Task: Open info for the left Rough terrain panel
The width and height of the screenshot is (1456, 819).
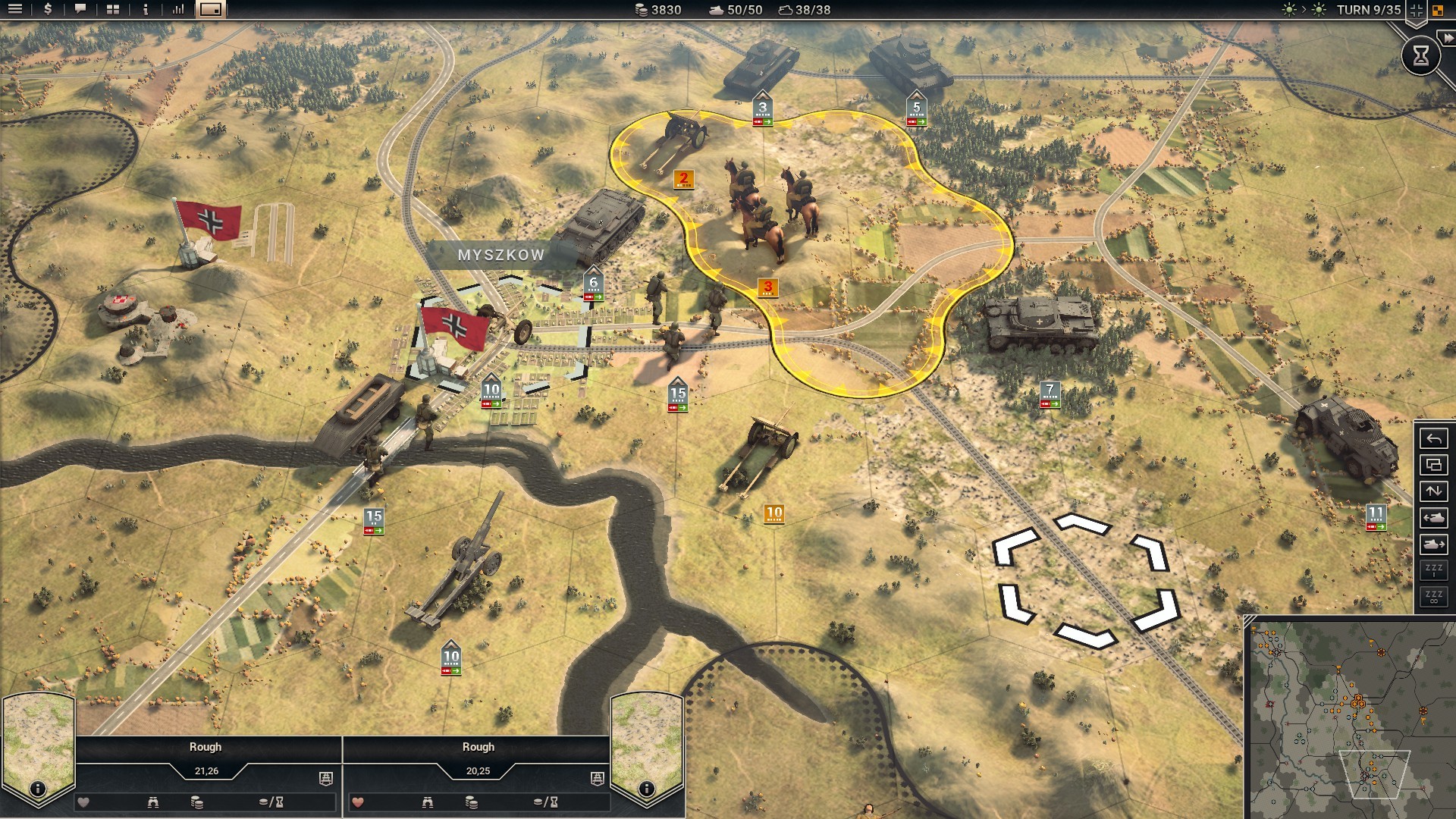Action: click(x=37, y=789)
